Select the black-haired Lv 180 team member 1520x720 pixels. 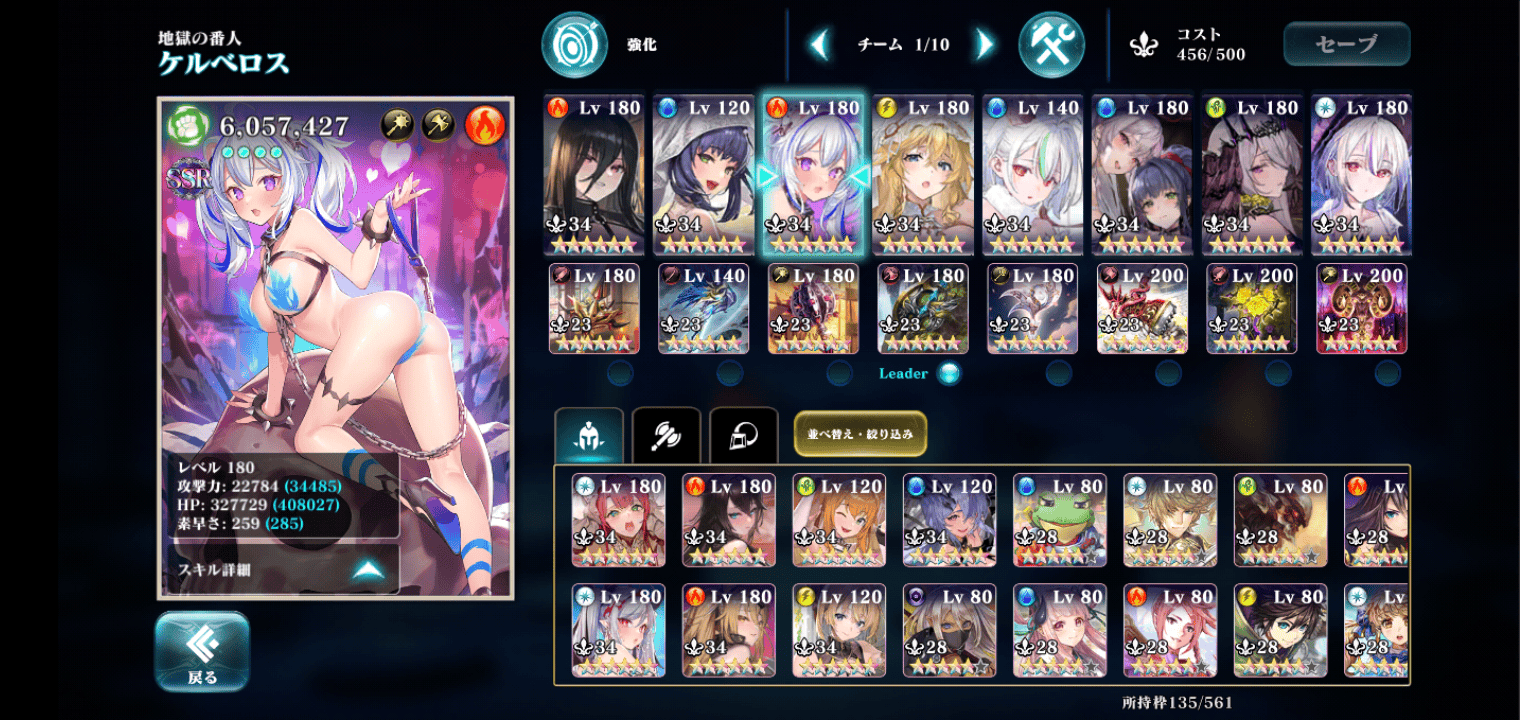(594, 176)
